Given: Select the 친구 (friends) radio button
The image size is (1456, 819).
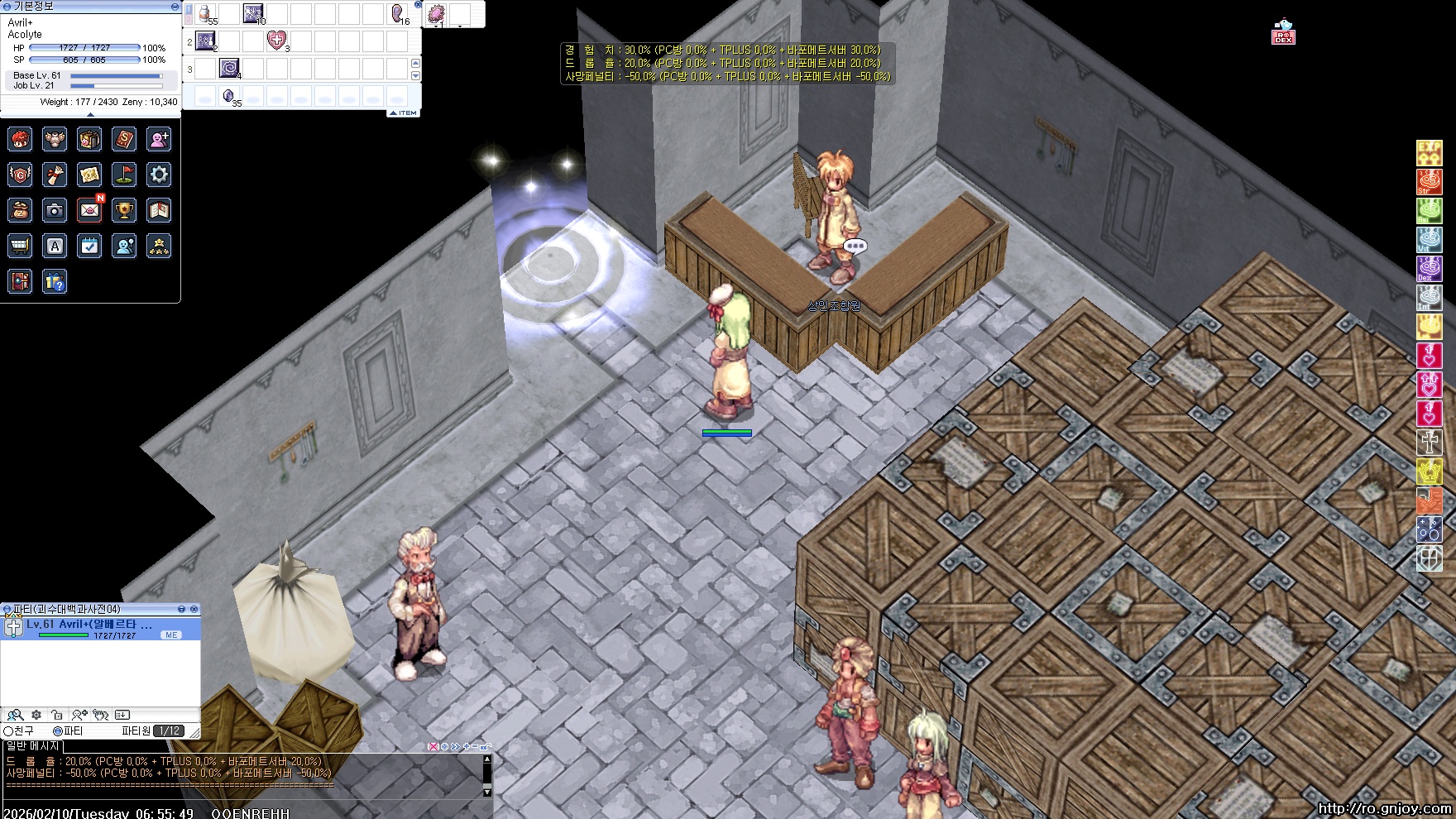Looking at the screenshot, I should (x=9, y=731).
